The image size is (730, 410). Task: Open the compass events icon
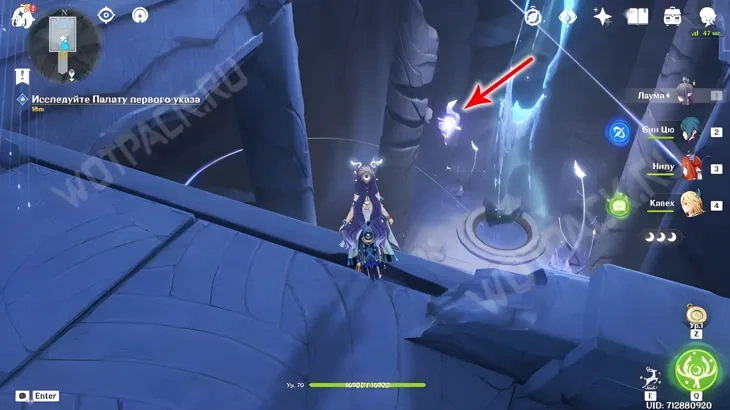(533, 16)
